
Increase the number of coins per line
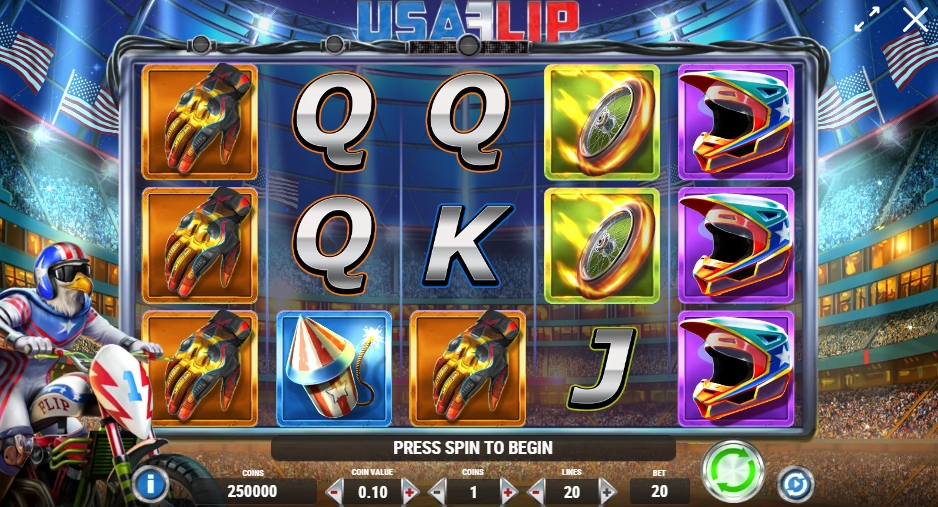click(x=507, y=491)
